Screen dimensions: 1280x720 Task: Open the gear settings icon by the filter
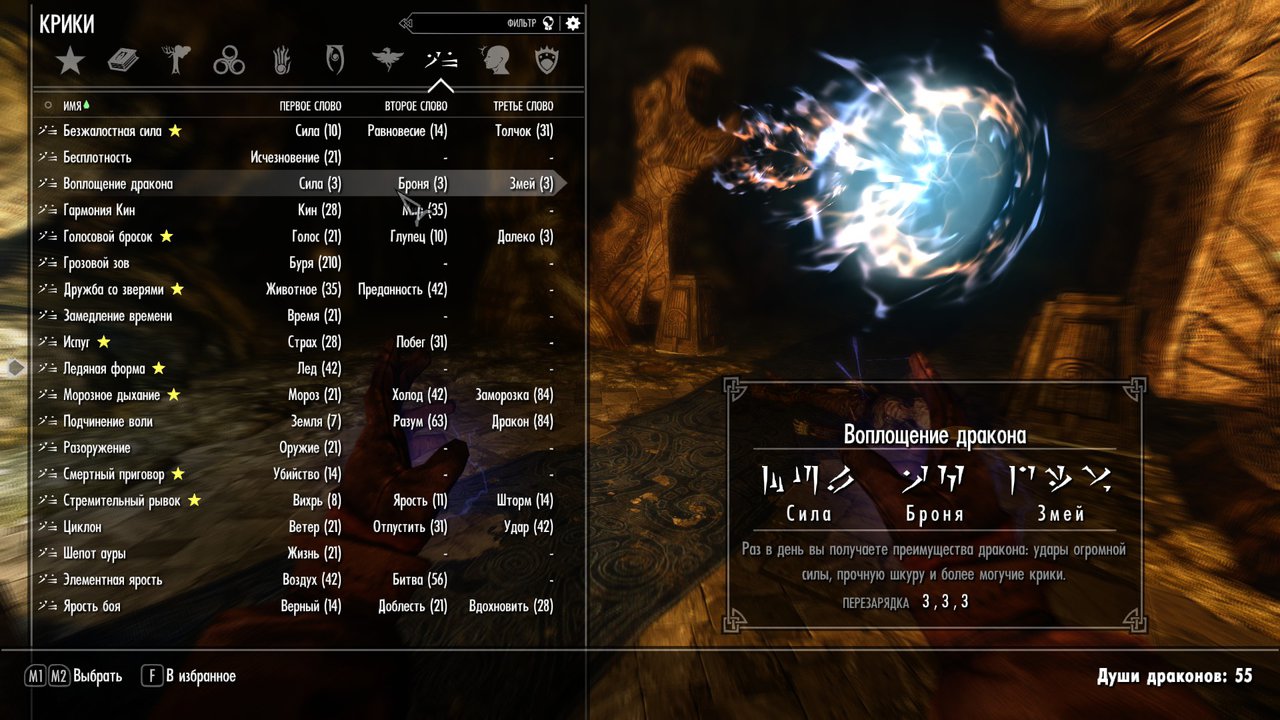(573, 23)
